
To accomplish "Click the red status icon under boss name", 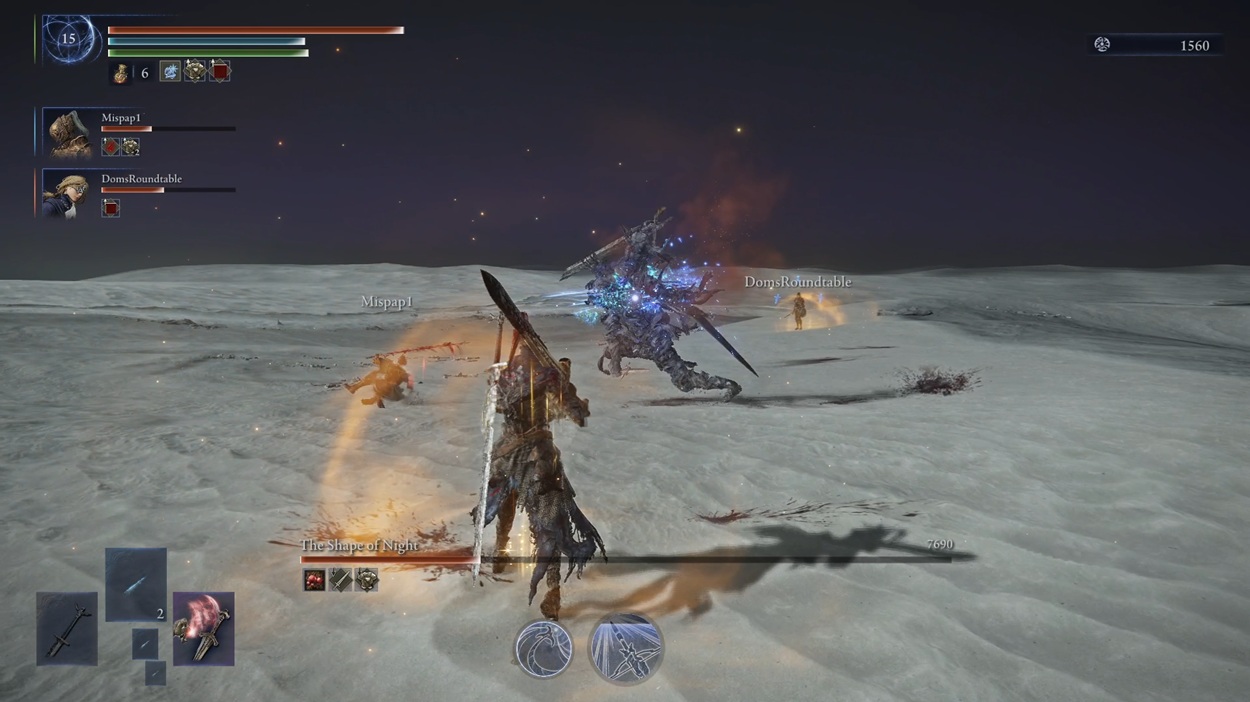I will tap(315, 580).
